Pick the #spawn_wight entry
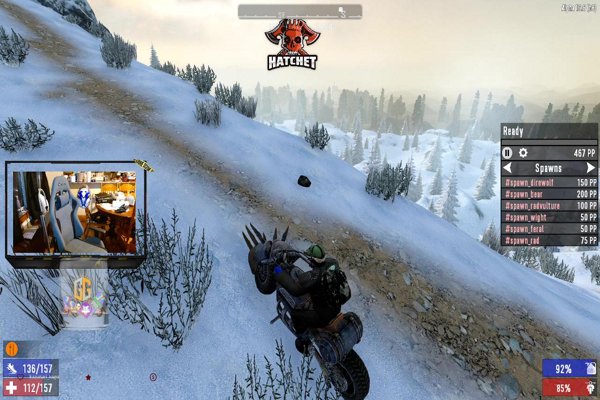This screenshot has width=600, height=400. pos(549,217)
